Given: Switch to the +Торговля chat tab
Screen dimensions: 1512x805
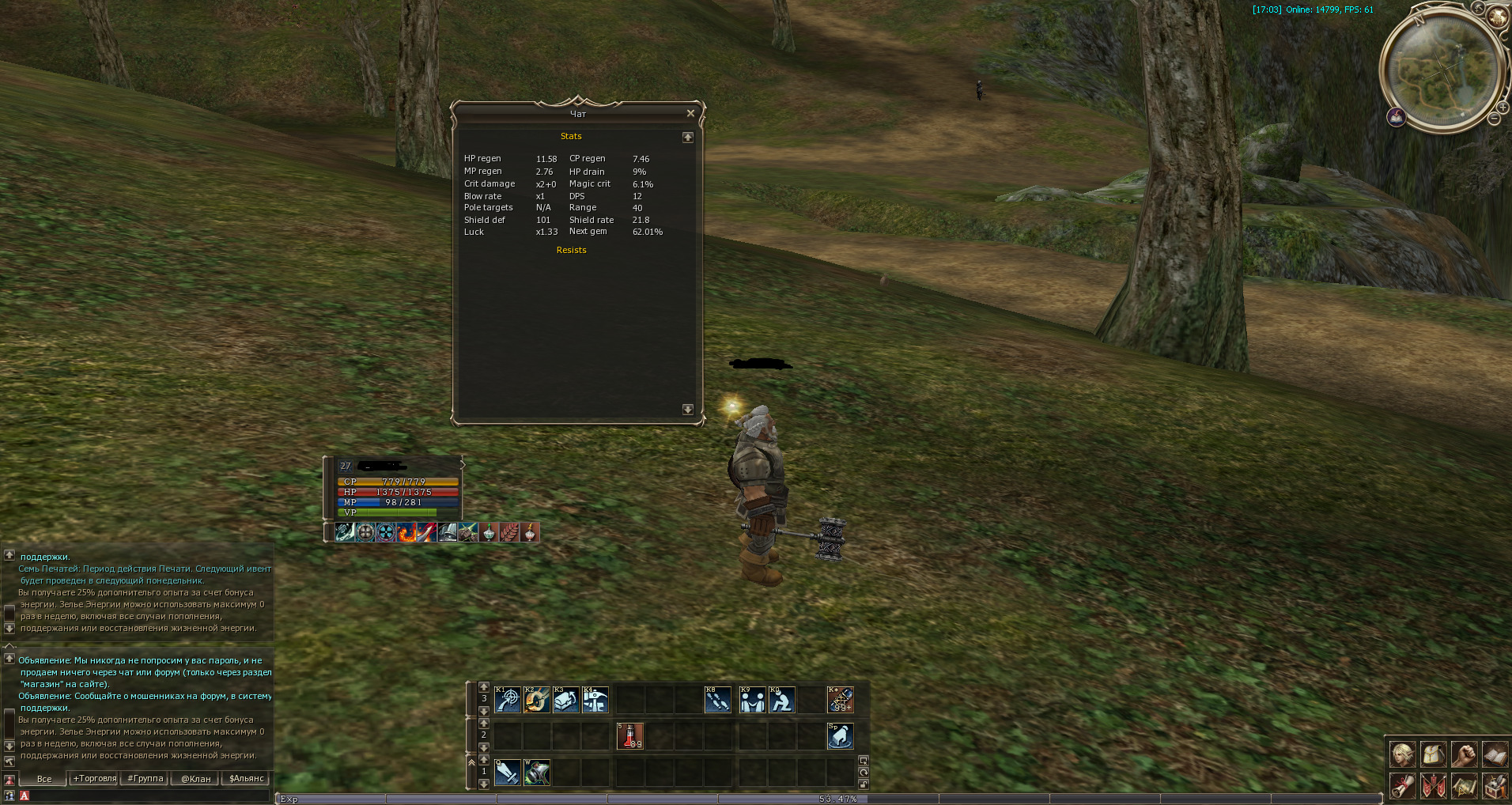Looking at the screenshot, I should pyautogui.click(x=95, y=779).
